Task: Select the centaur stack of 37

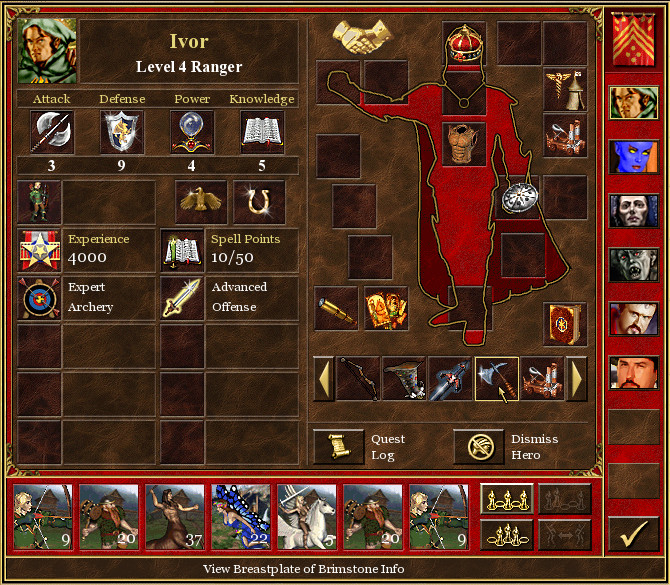Action: 175,517
